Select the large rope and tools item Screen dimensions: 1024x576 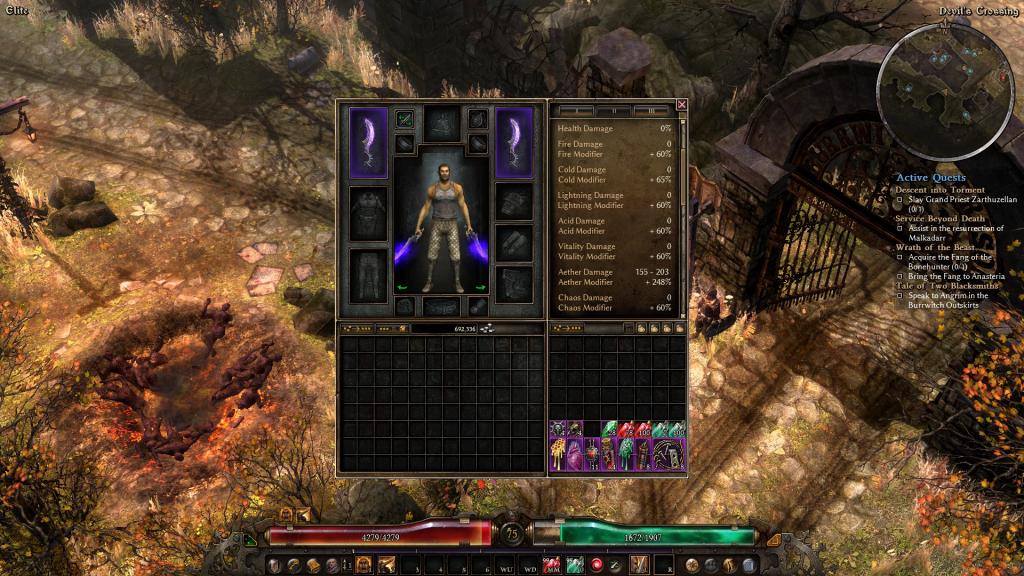(669, 454)
